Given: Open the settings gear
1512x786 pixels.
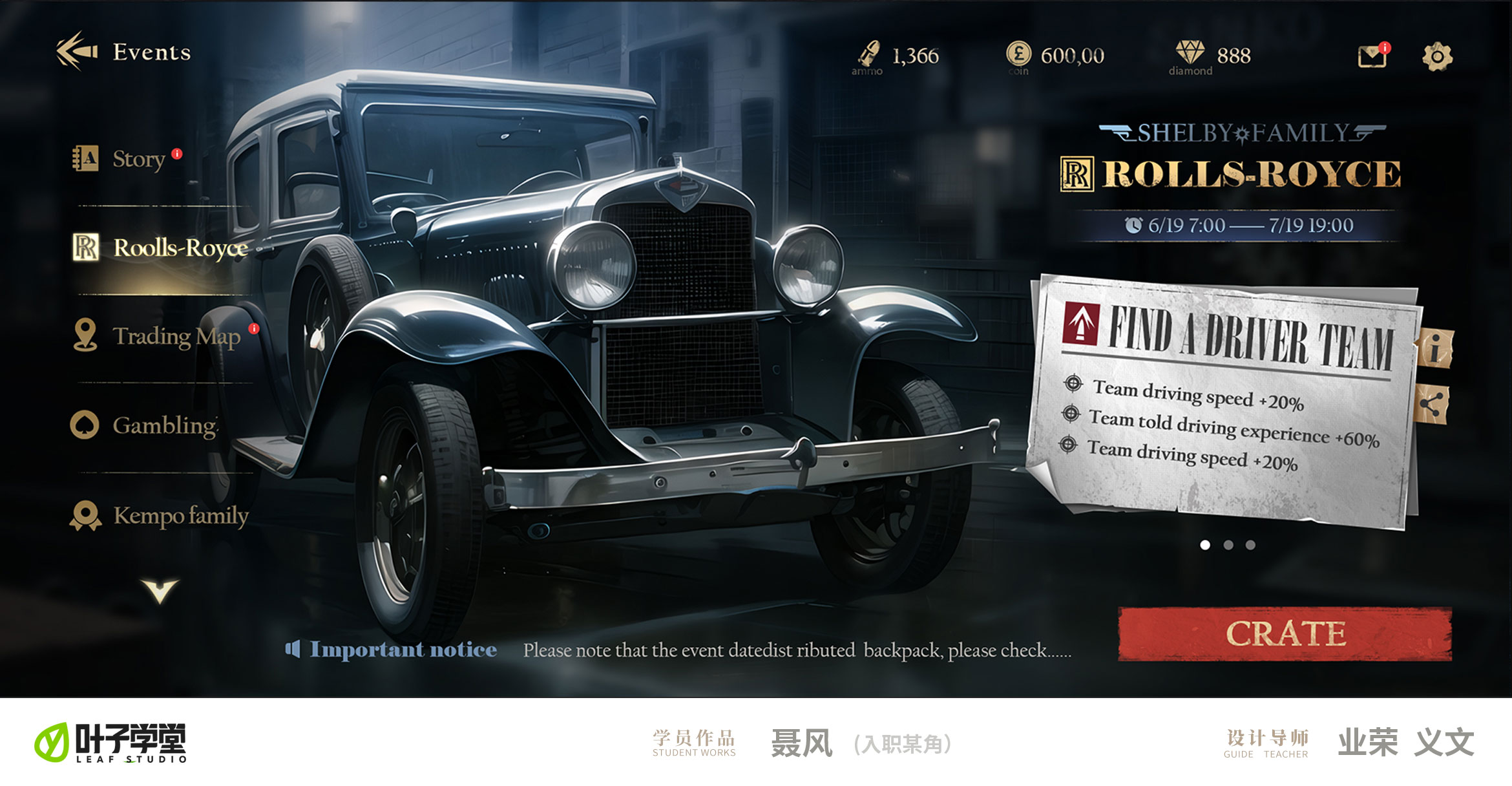Looking at the screenshot, I should pyautogui.click(x=1437, y=57).
